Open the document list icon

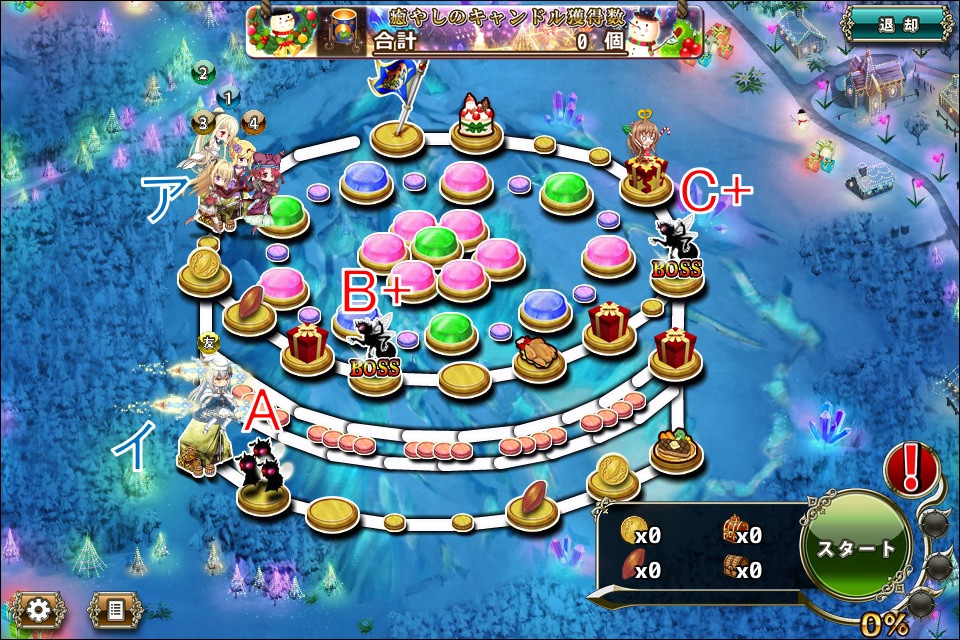point(114,608)
